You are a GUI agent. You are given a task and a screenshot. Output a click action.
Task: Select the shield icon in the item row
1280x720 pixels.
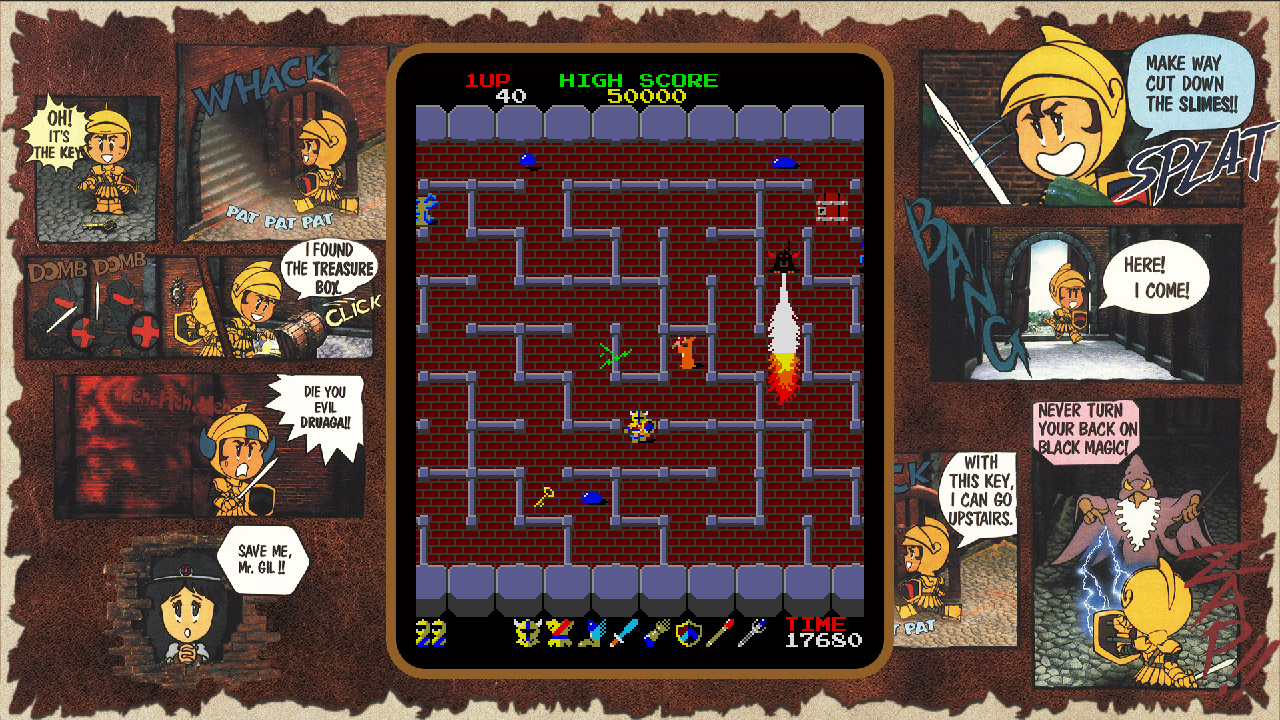tap(689, 632)
